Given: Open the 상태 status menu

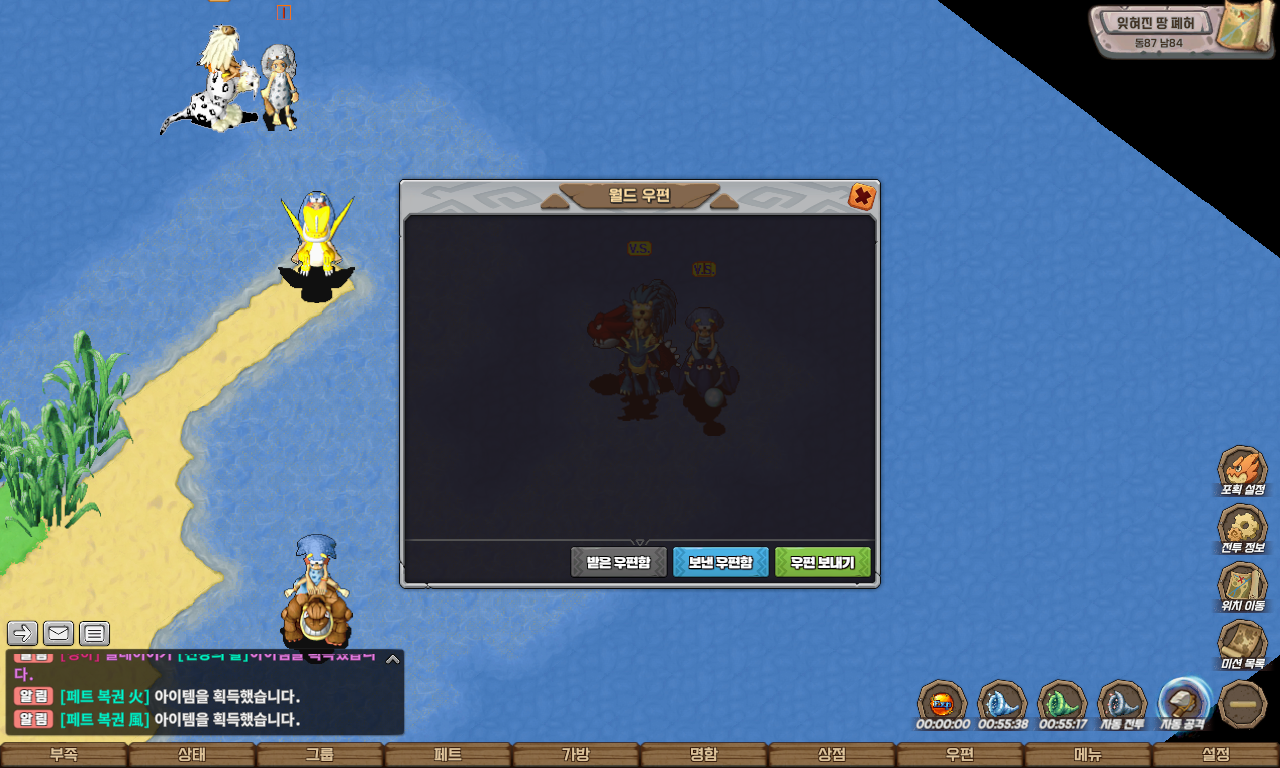Looking at the screenshot, I should click(x=192, y=755).
